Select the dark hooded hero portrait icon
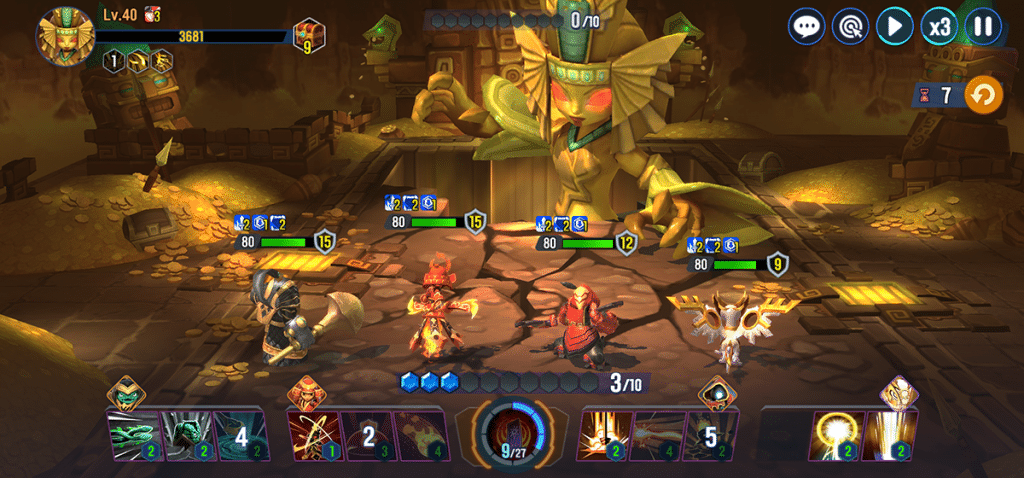The image size is (1024, 478). pyautogui.click(x=712, y=392)
